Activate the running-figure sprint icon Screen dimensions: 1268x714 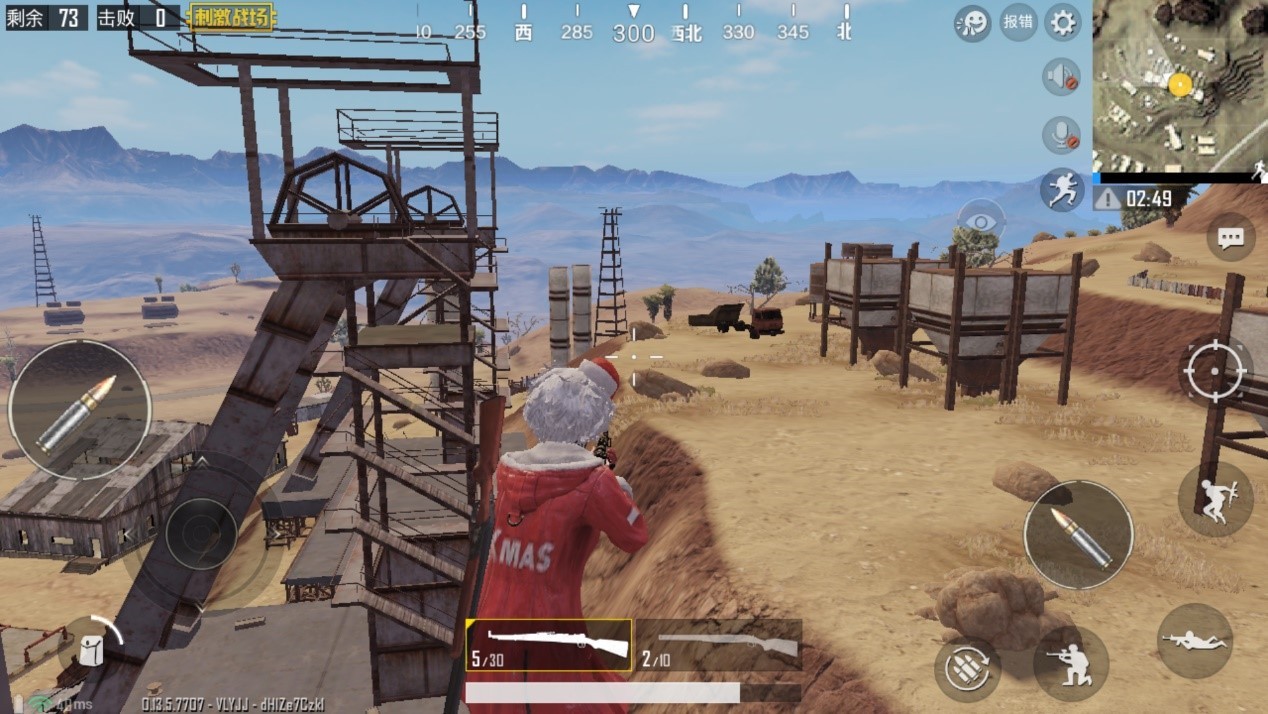(x=1061, y=189)
